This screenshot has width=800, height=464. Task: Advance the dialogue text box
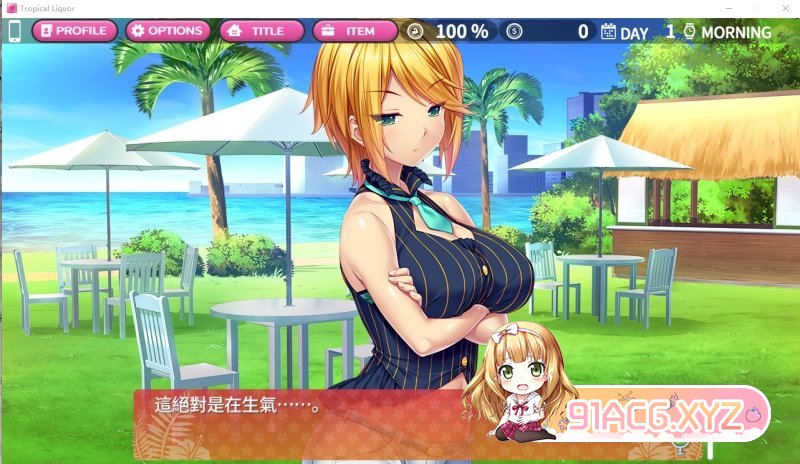point(300,420)
